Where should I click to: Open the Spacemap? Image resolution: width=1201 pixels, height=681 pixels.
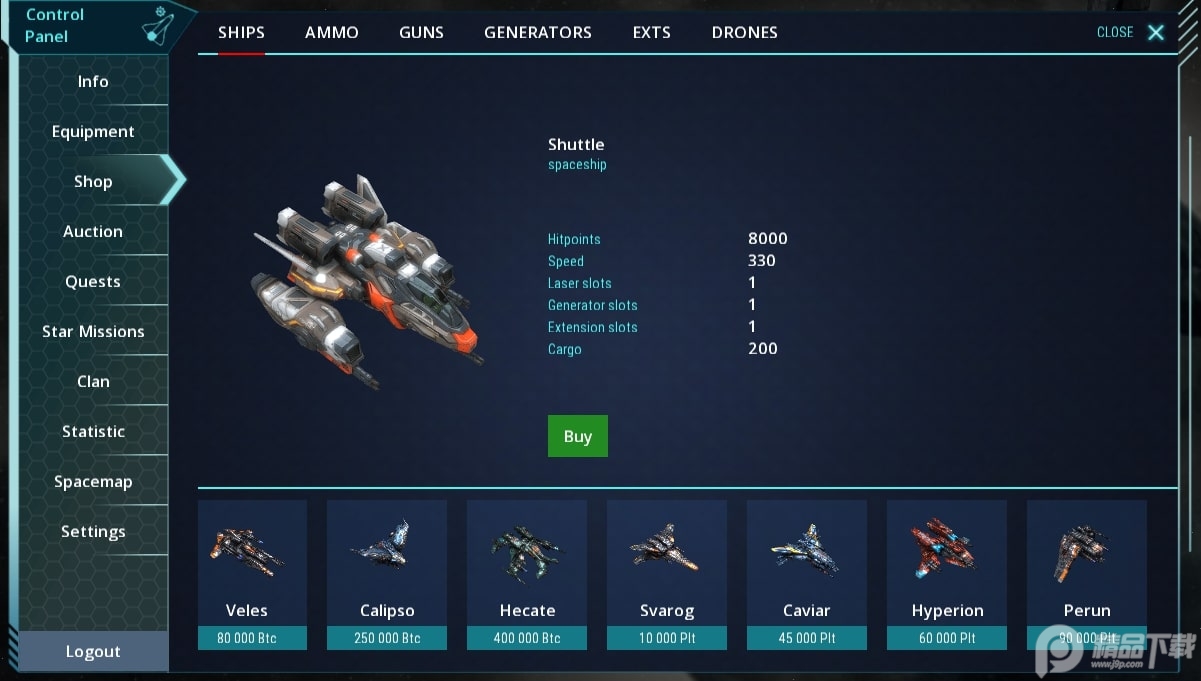click(x=93, y=482)
